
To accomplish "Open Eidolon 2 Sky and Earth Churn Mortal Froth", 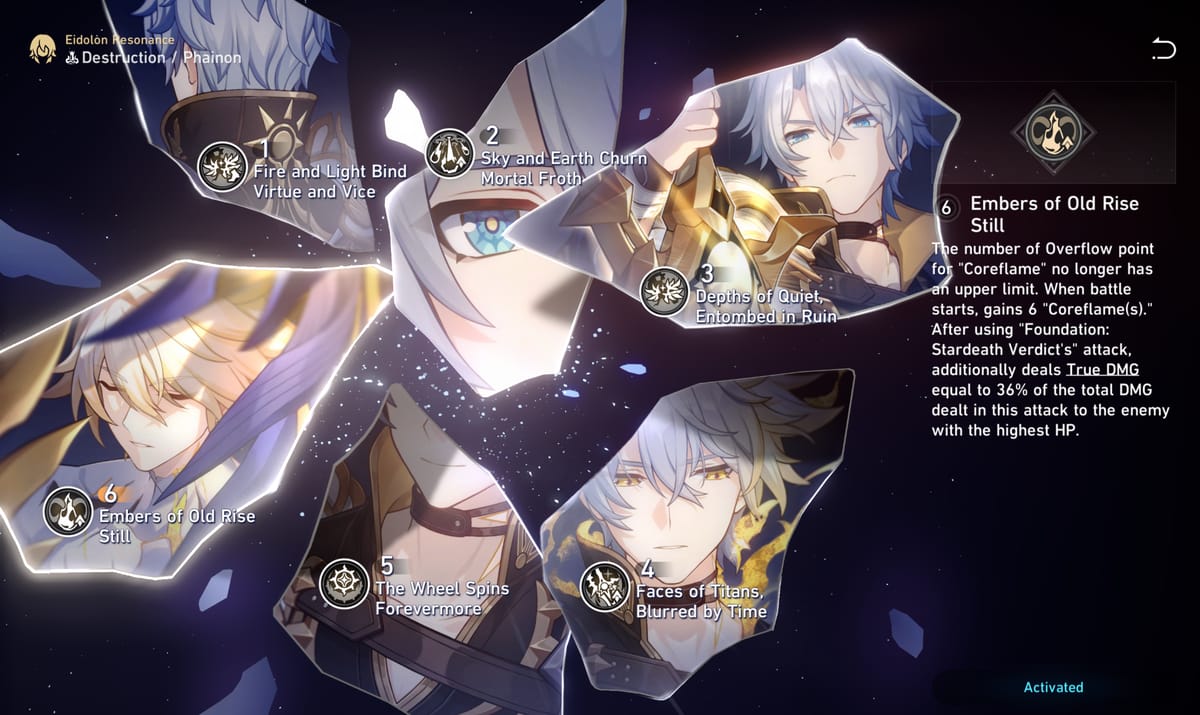I will (450, 153).
